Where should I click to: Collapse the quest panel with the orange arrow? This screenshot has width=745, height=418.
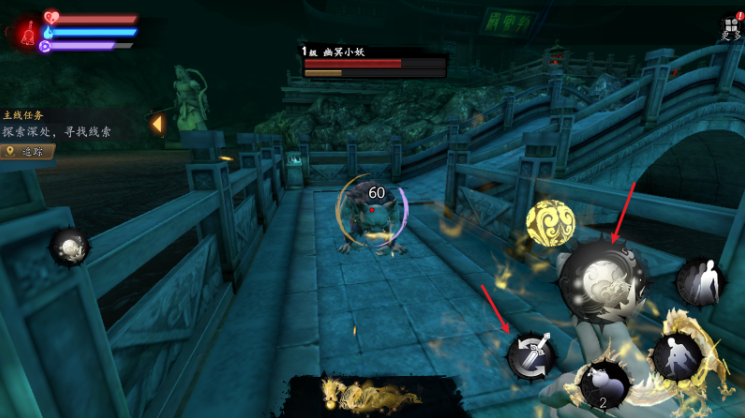pyautogui.click(x=156, y=124)
